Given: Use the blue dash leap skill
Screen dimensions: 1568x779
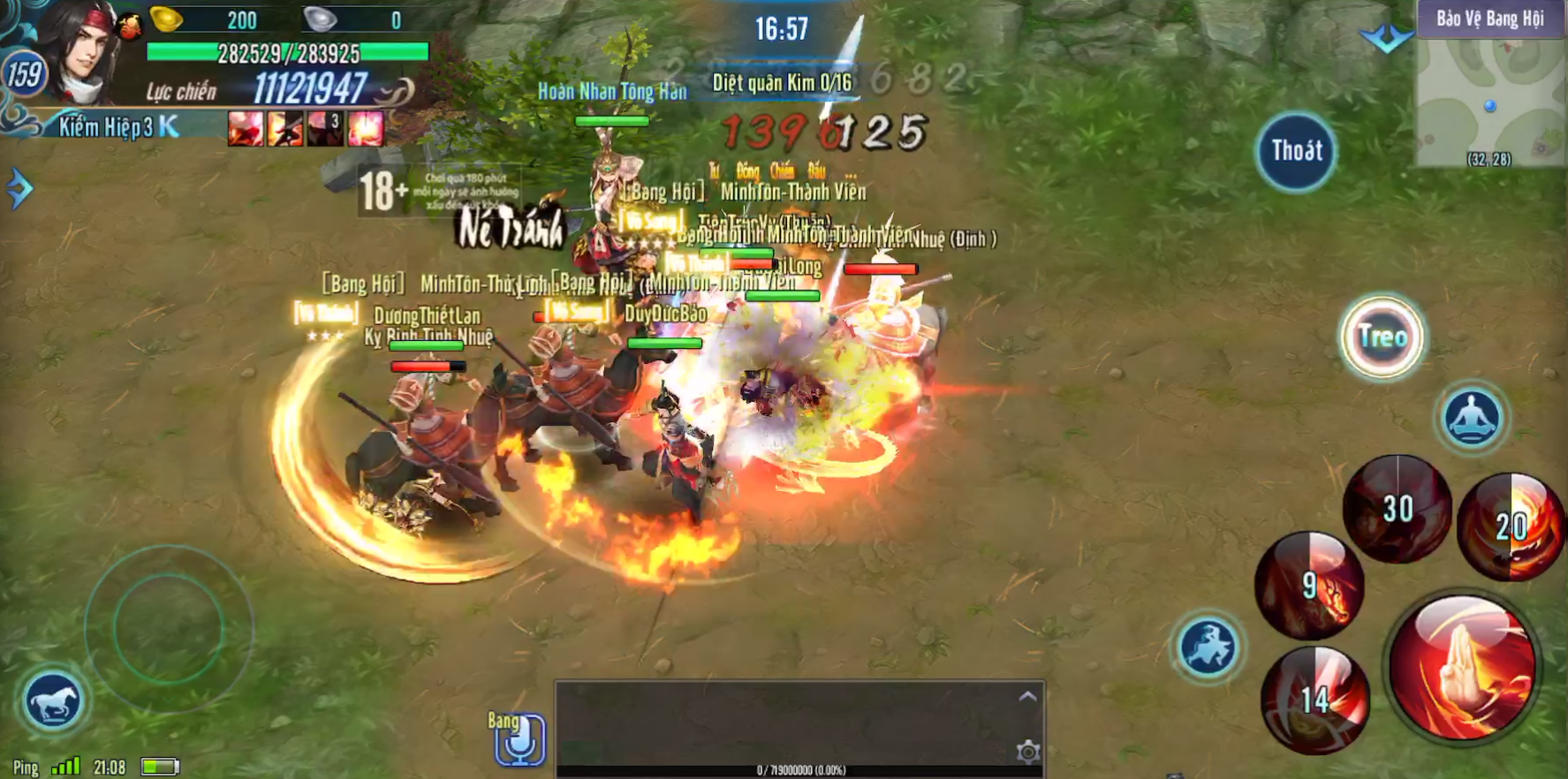Looking at the screenshot, I should pos(1208,647).
